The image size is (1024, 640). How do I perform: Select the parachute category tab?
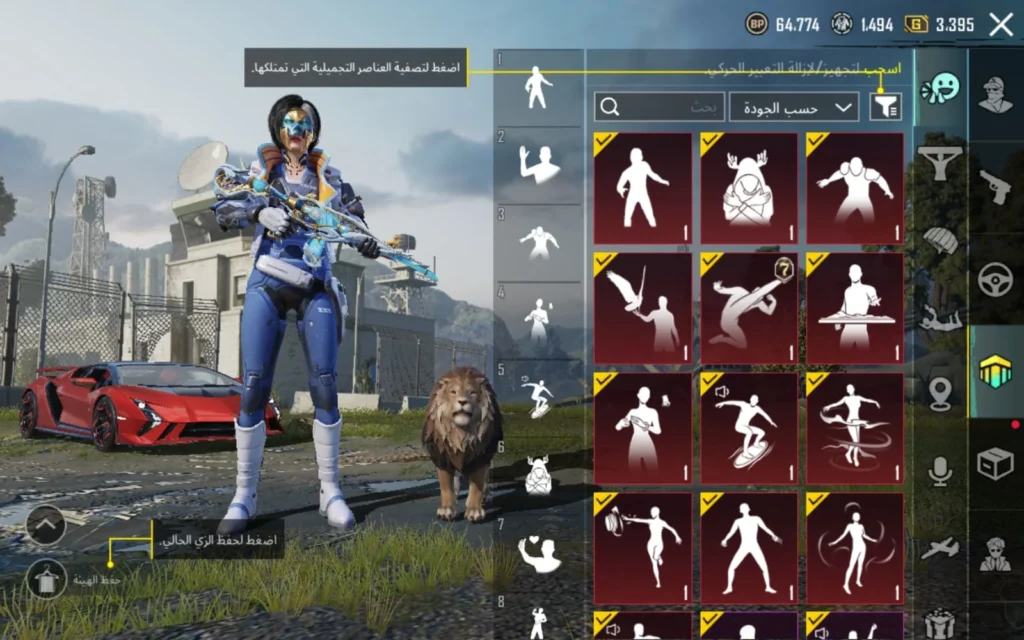pyautogui.click(x=940, y=240)
